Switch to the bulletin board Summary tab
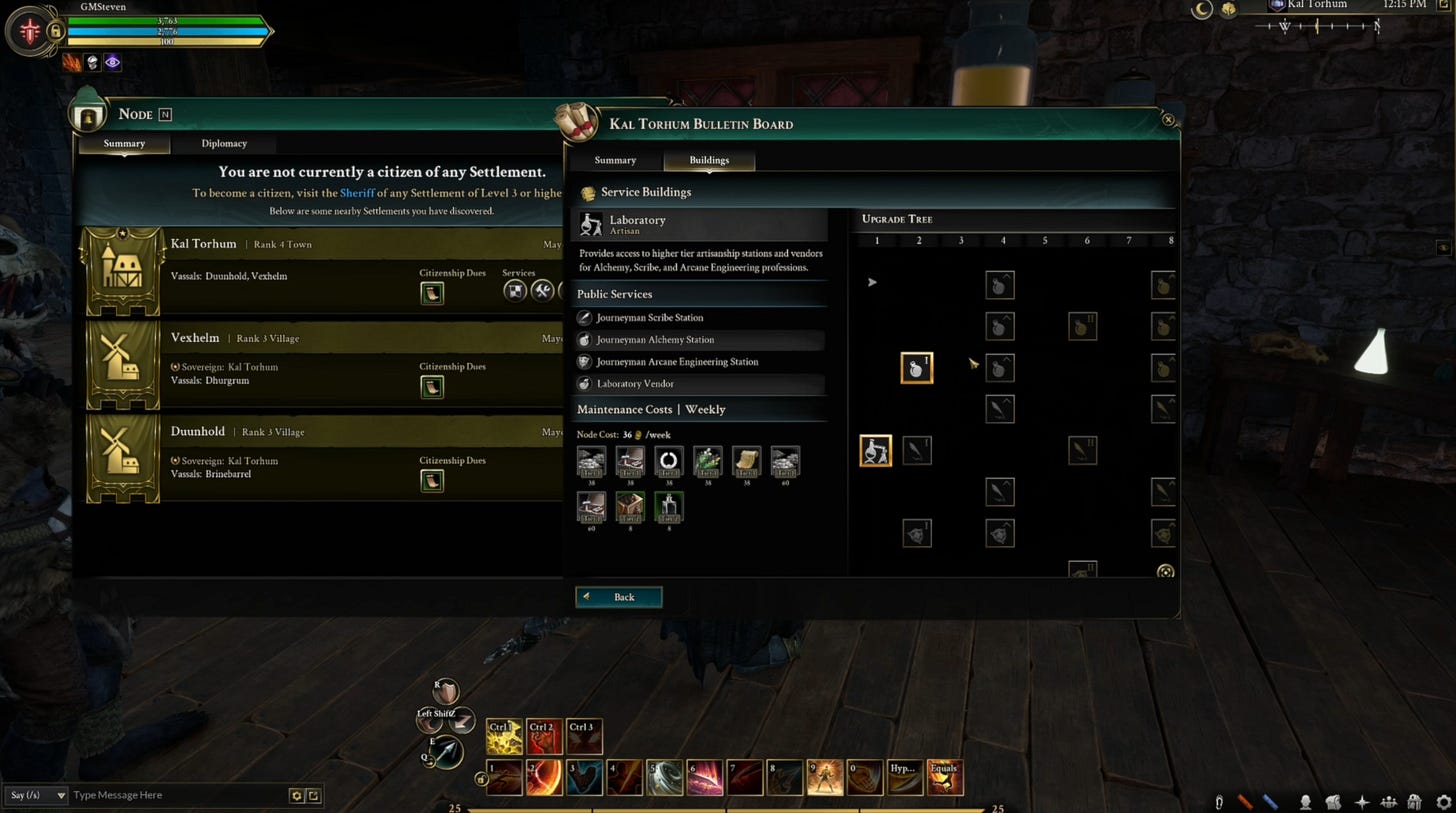The image size is (1456, 813). pos(615,160)
